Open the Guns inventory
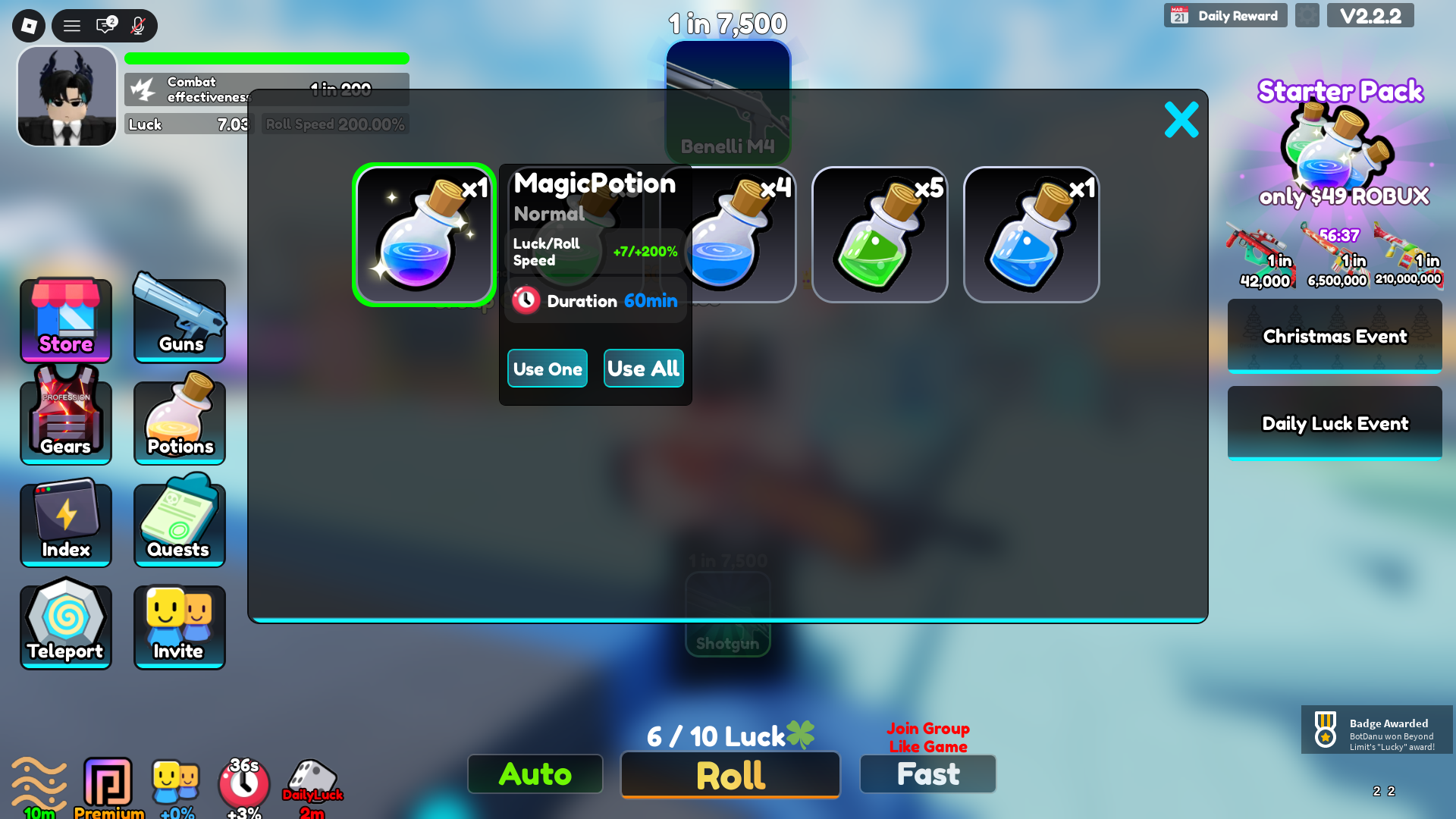1456x819 pixels. (x=179, y=322)
